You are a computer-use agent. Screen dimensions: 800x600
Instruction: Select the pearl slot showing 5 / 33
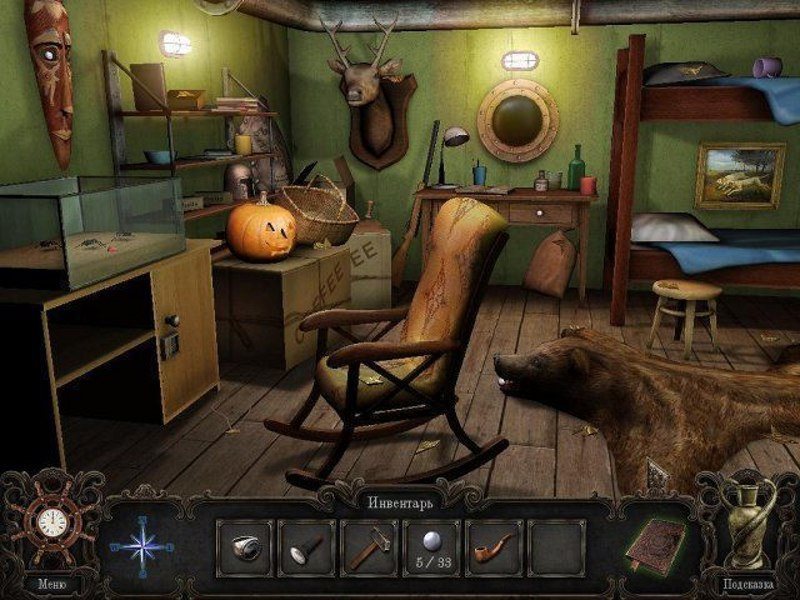point(431,547)
